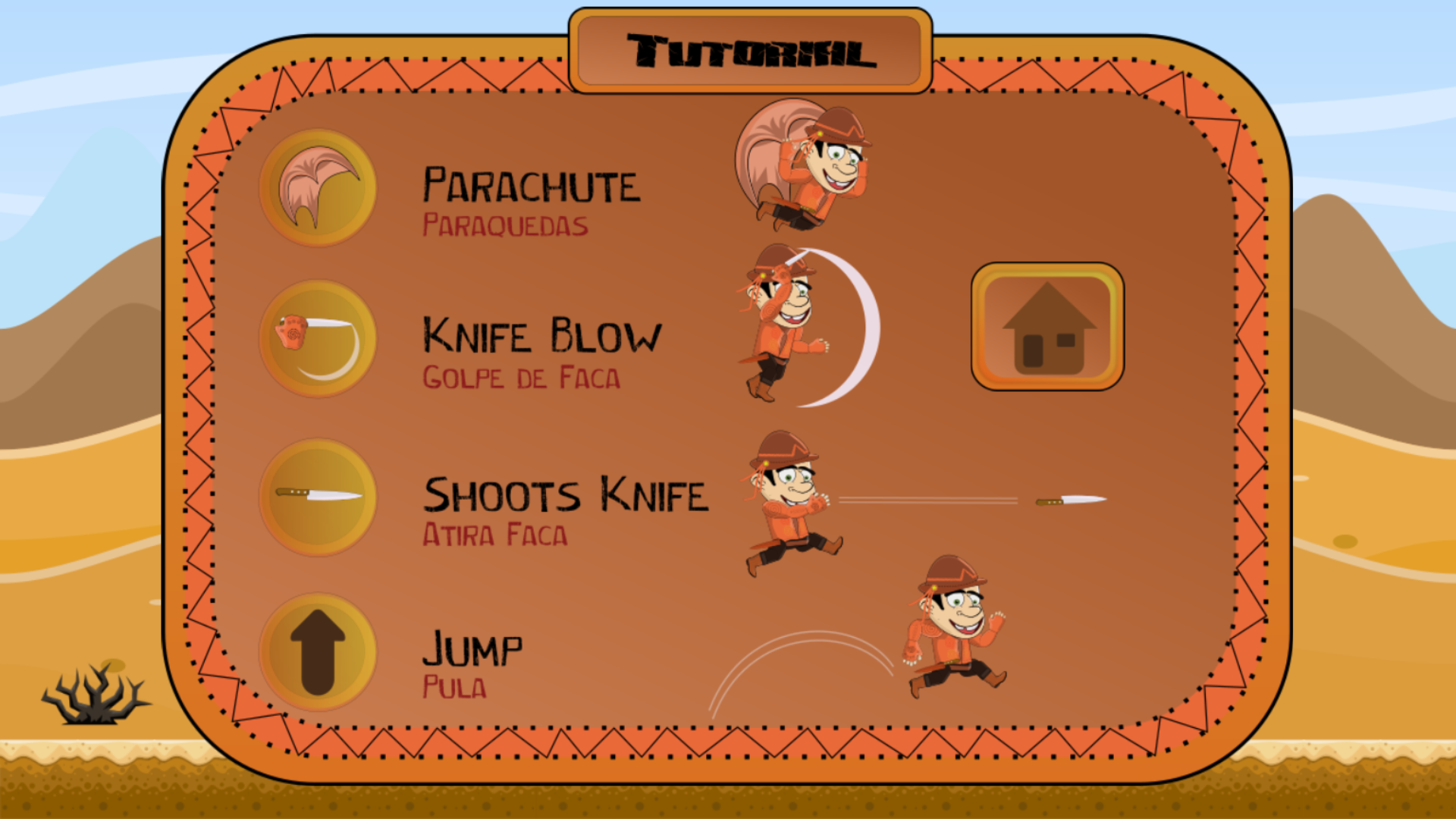The image size is (1456, 819).
Task: Tap the Shoots Knife icon
Action: [x=318, y=497]
